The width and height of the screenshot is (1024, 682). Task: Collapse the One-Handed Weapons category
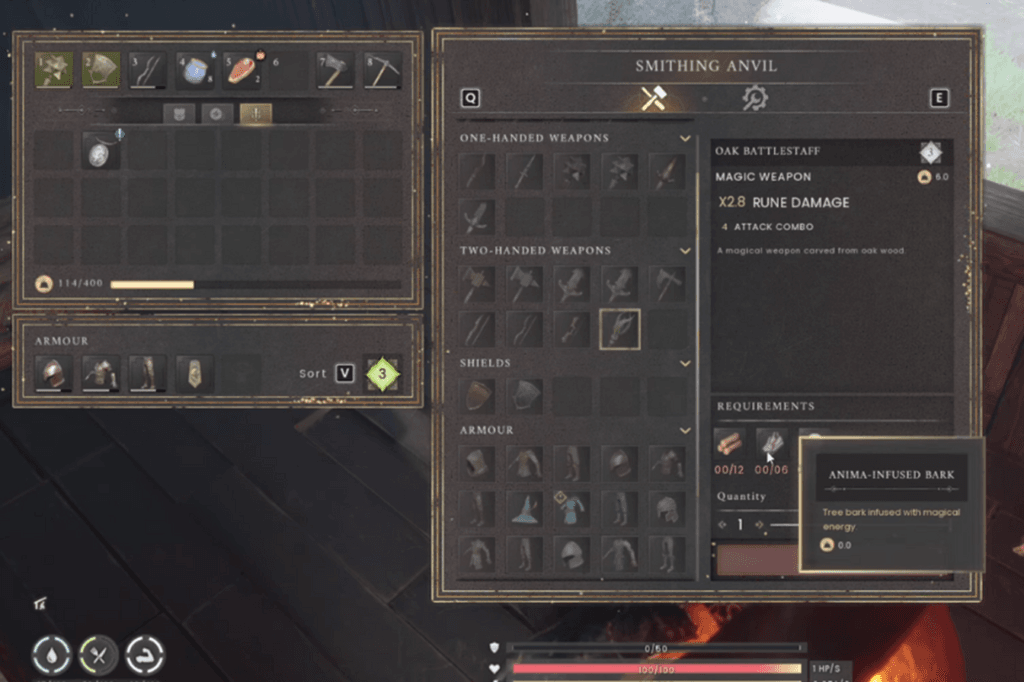[x=685, y=138]
